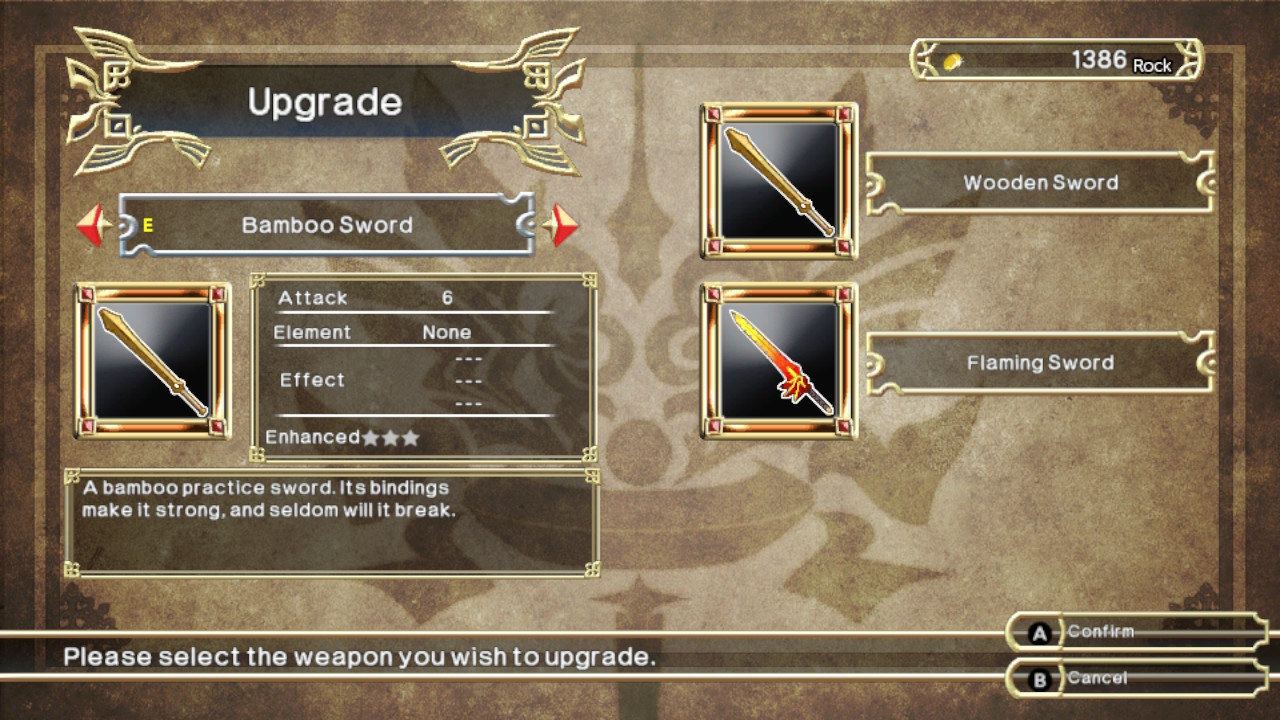
Task: Select the second Enhanced star
Action: 390,437
